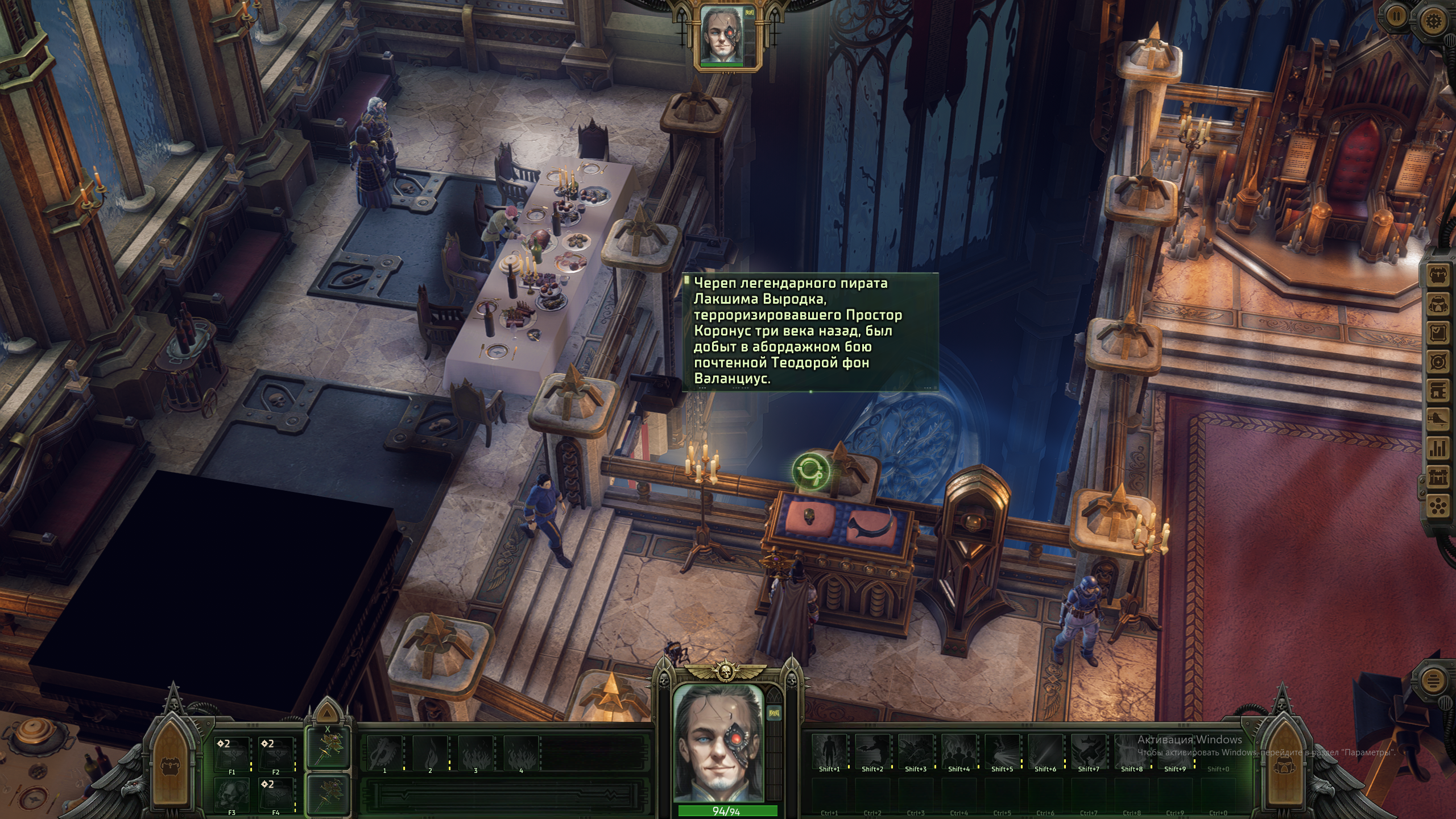Activate the Shift+1 standing silhouette ability
Viewport: 1456px width, 819px height.
tap(829, 751)
